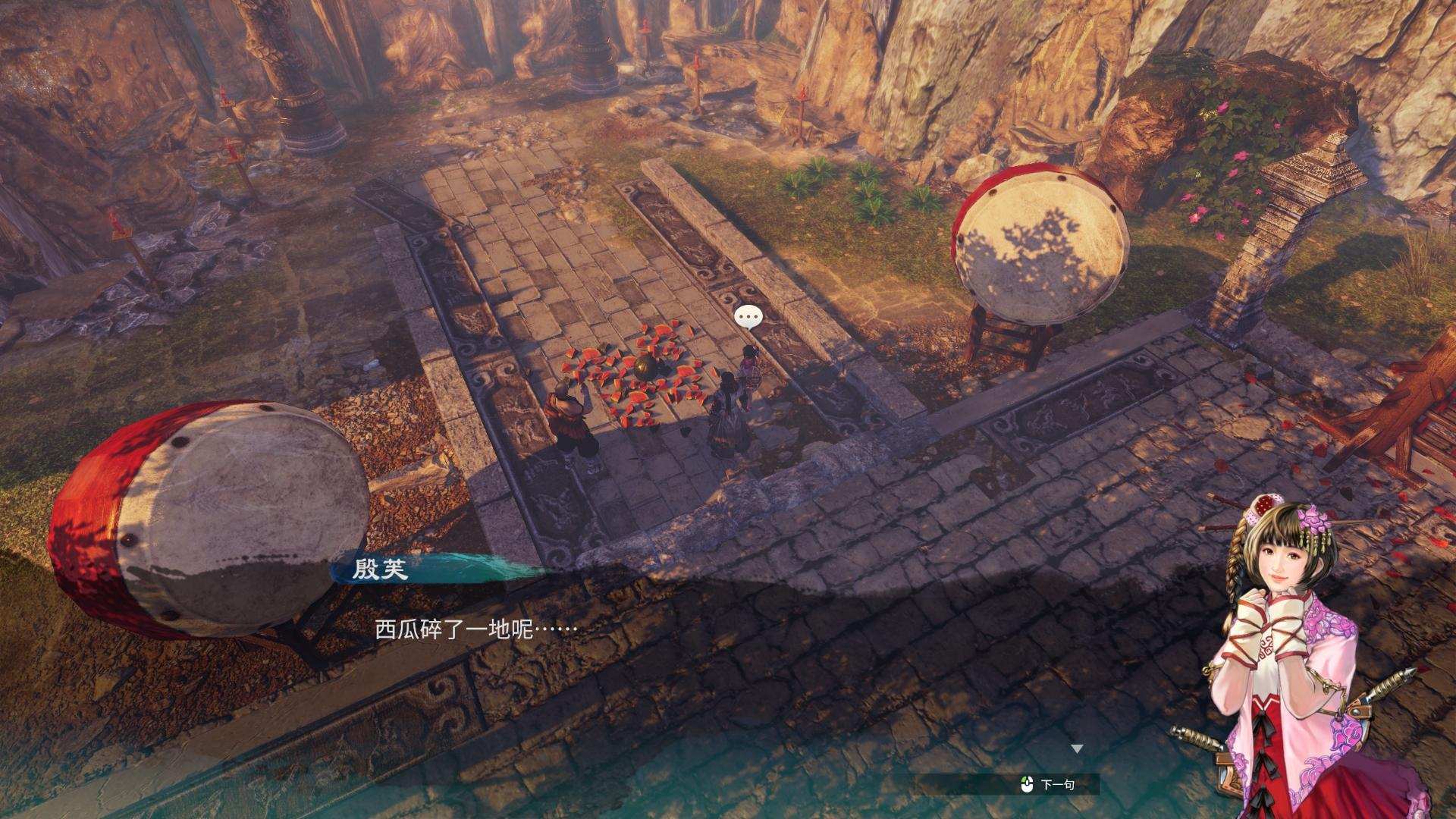Click the dialogue continue arrow indicator
The width and height of the screenshot is (1456, 819).
pyautogui.click(x=1077, y=749)
